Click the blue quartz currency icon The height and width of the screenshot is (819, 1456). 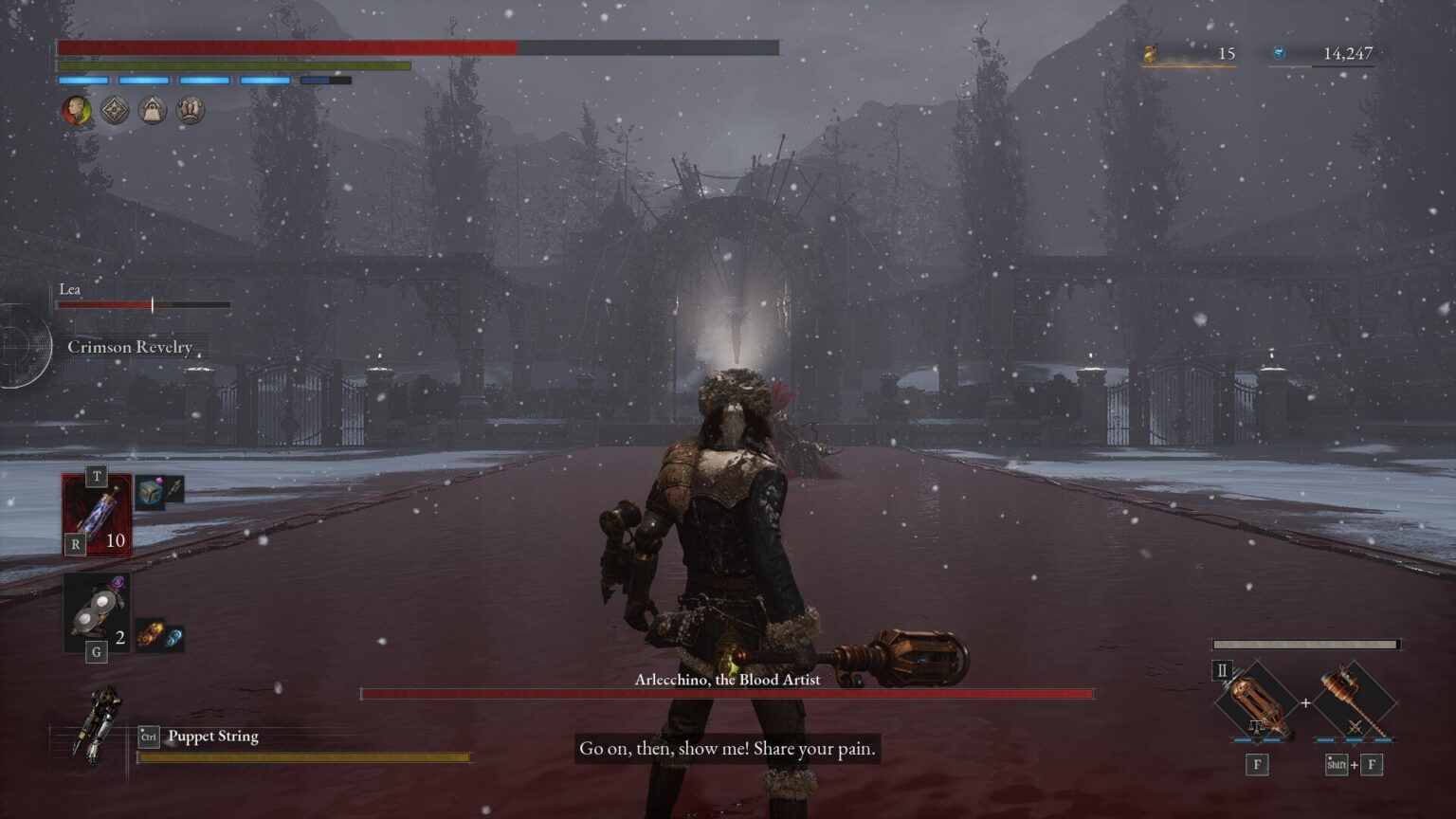point(1282,54)
